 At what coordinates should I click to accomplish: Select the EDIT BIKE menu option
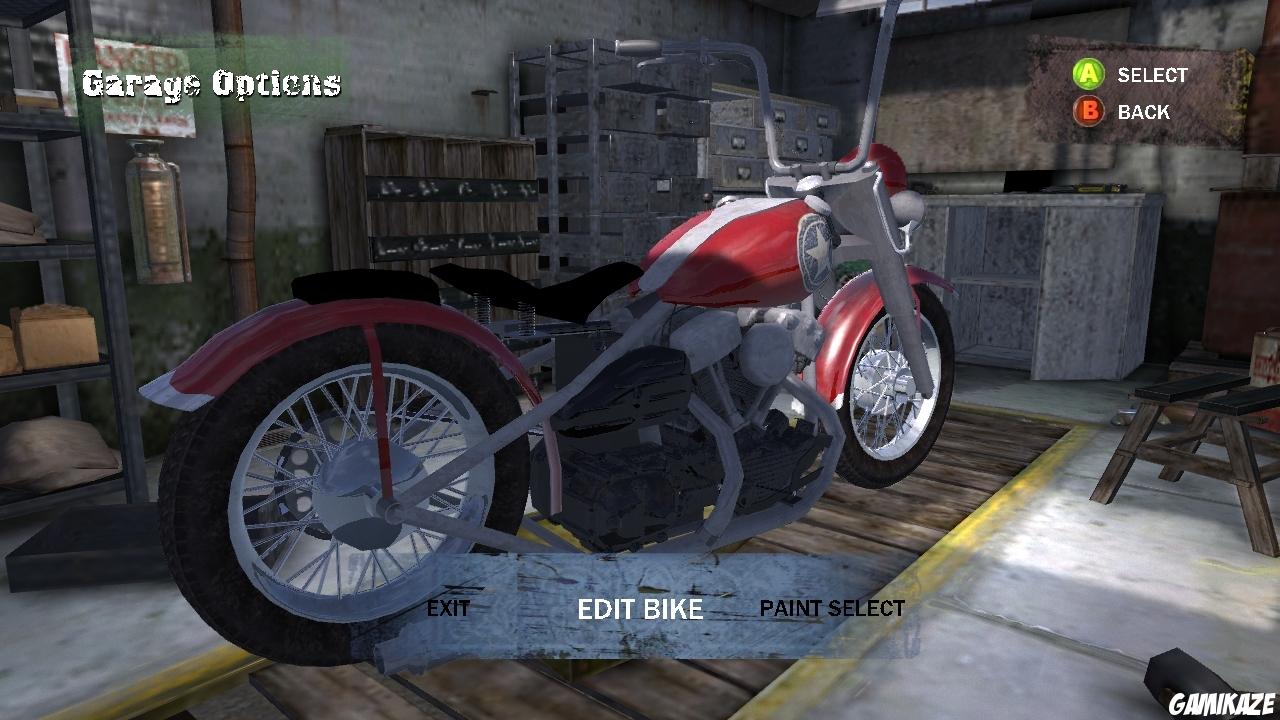640,610
